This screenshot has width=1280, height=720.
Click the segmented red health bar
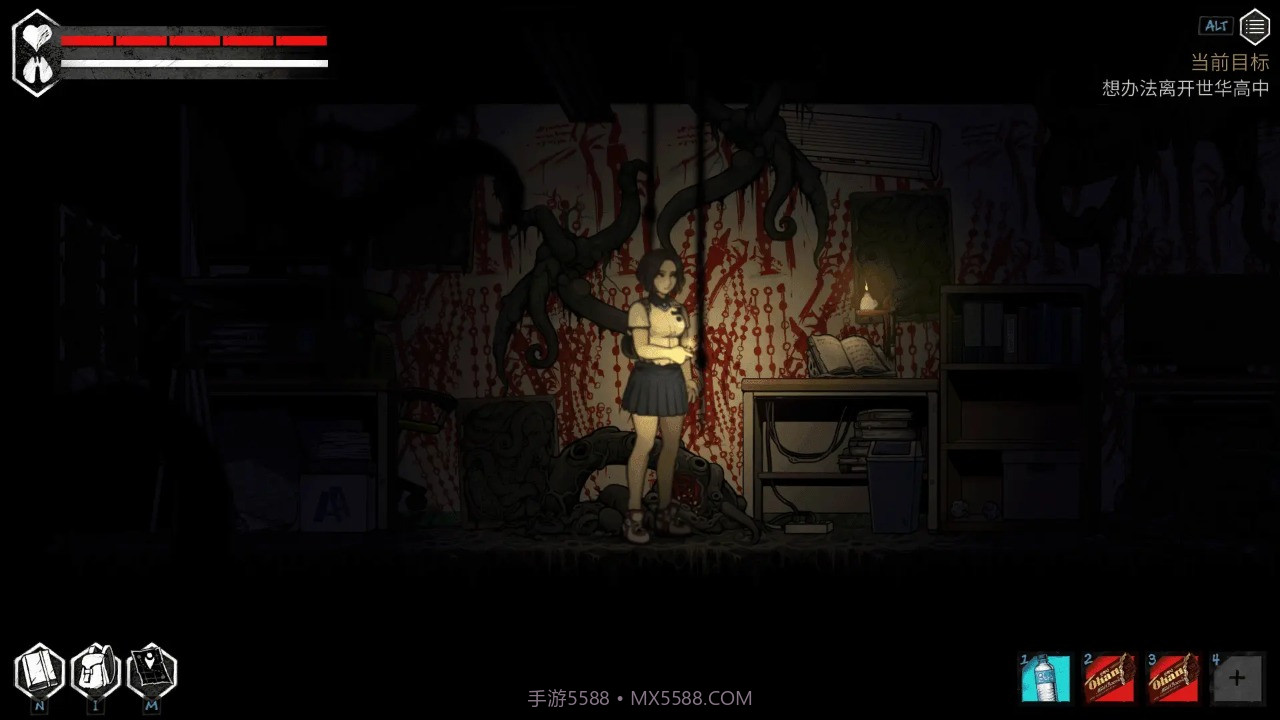pyautogui.click(x=193, y=41)
